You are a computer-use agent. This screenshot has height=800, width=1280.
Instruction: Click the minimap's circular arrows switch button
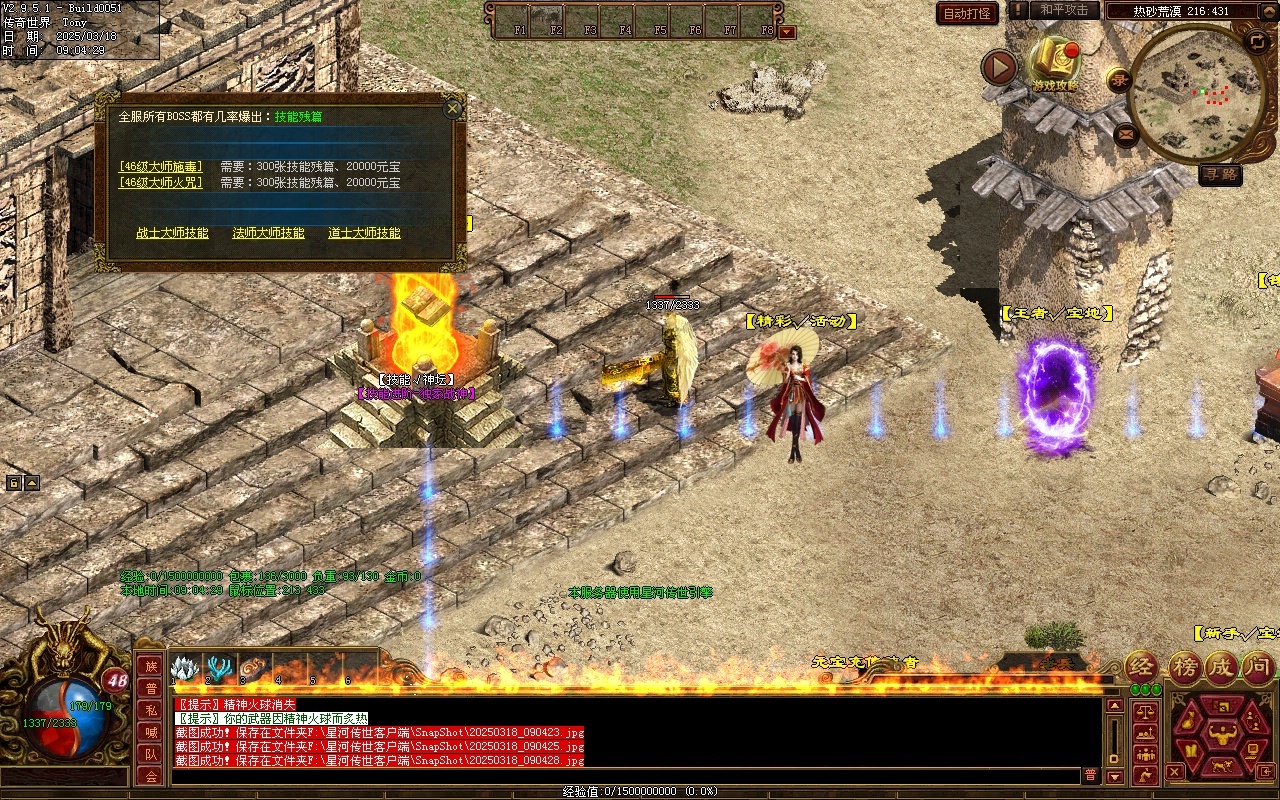coord(1257,42)
